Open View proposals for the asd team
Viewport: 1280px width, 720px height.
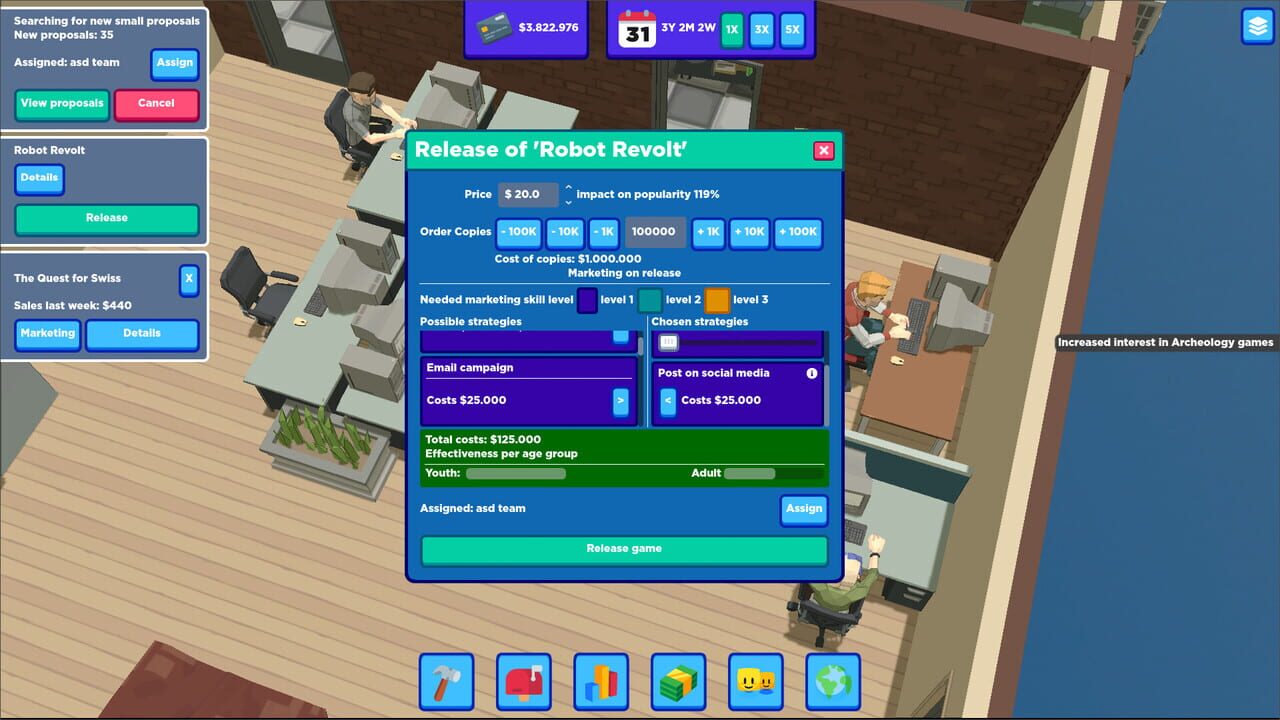tap(61, 103)
